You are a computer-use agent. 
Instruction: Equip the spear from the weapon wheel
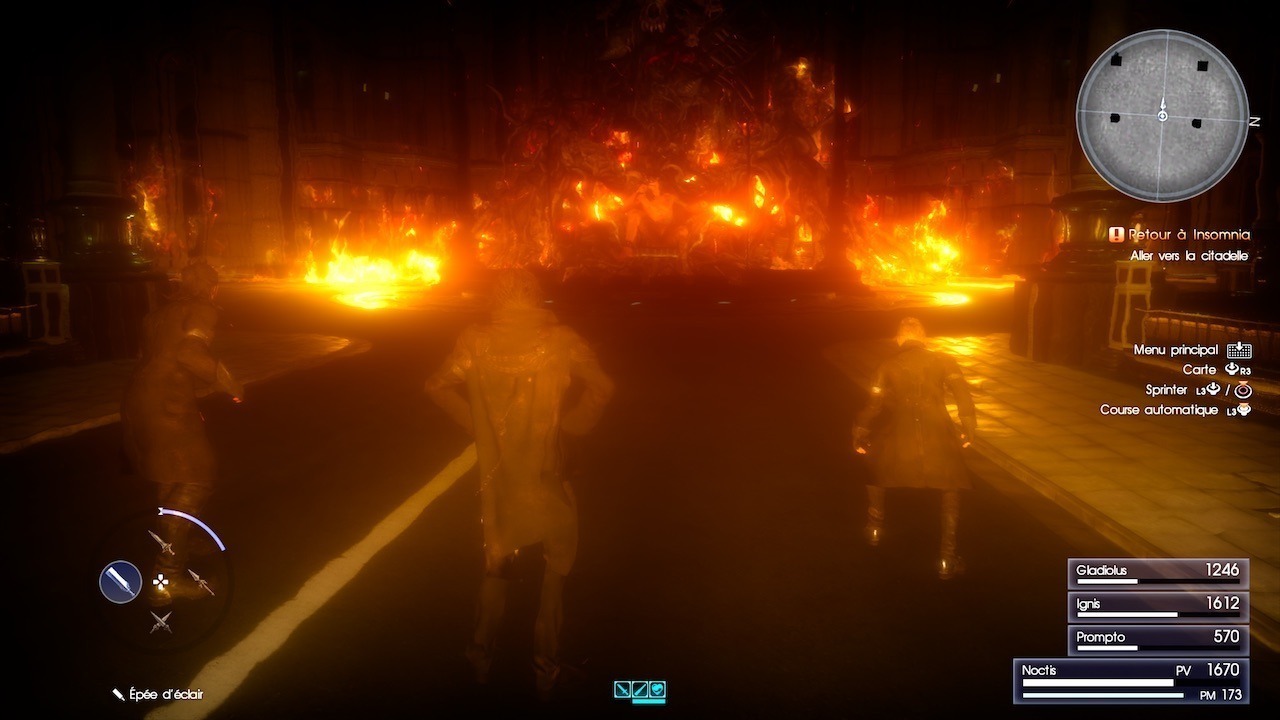point(200,582)
